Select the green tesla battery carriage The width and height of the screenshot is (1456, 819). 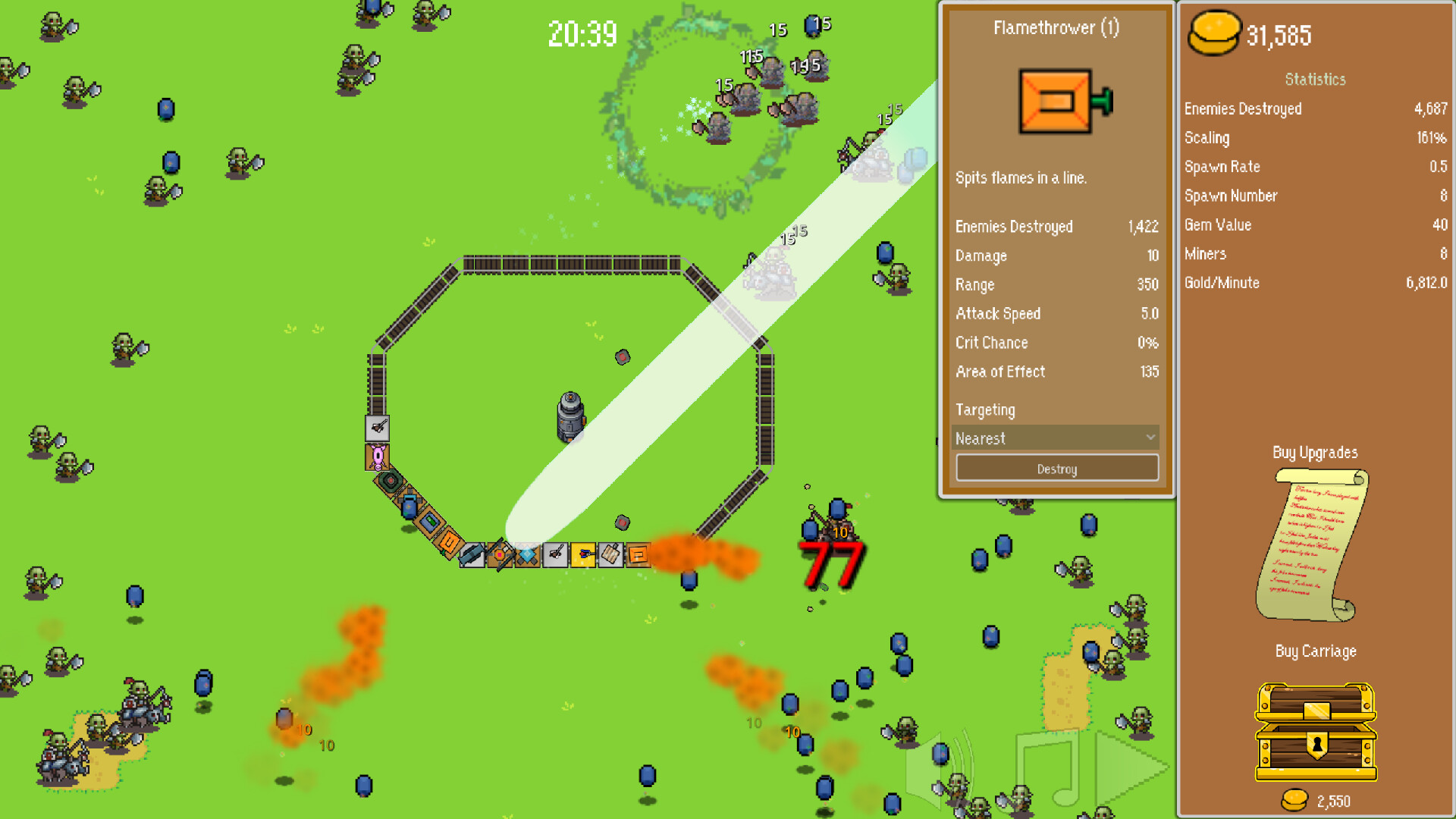point(429,524)
